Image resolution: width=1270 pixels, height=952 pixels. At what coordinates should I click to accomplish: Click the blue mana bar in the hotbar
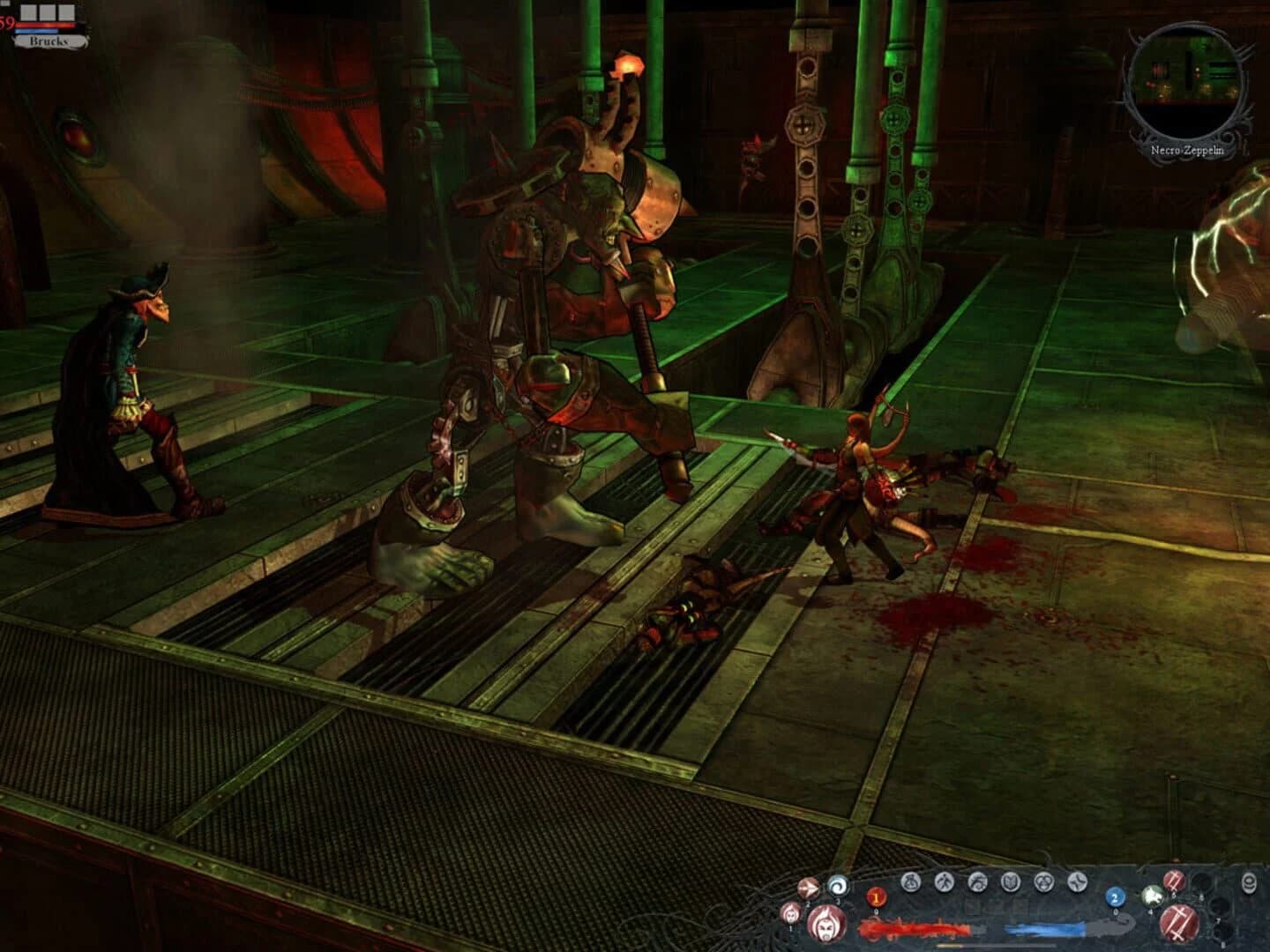coord(1047,927)
